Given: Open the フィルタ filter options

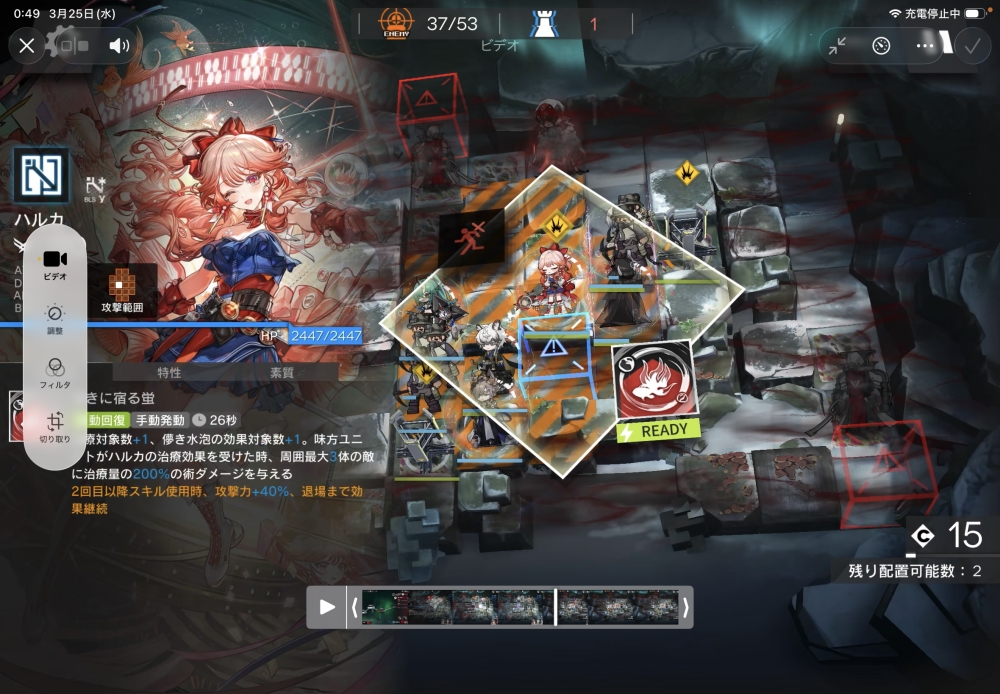Looking at the screenshot, I should 55,372.
